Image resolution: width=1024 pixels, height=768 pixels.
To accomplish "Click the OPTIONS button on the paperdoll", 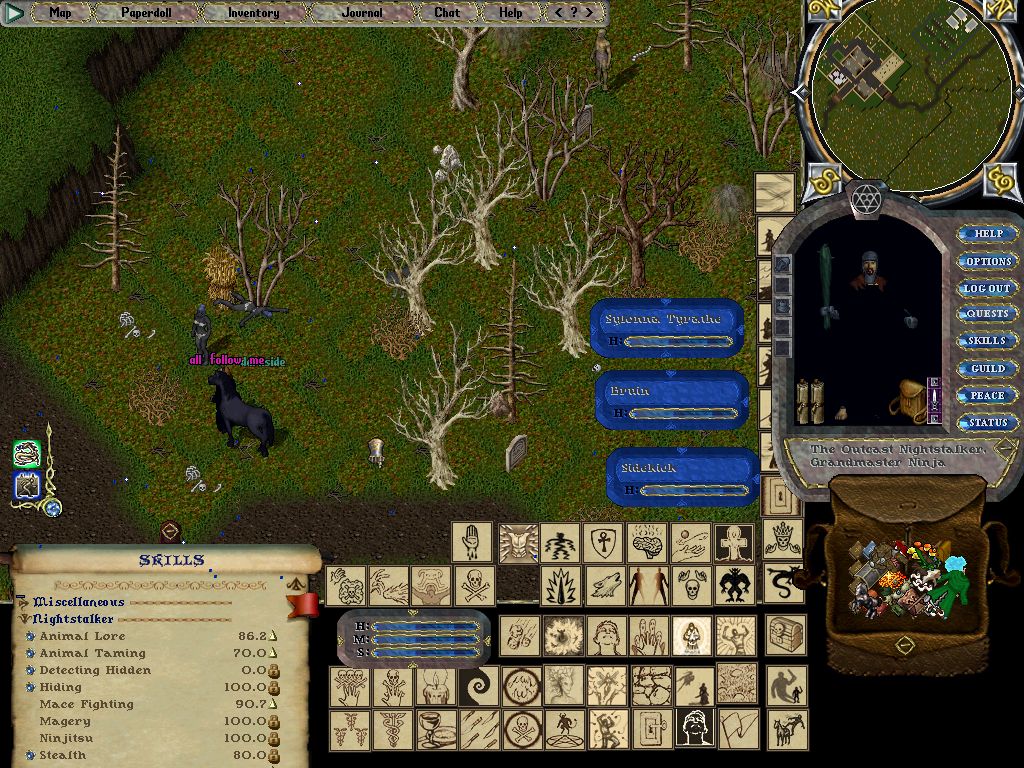I will pyautogui.click(x=988, y=261).
